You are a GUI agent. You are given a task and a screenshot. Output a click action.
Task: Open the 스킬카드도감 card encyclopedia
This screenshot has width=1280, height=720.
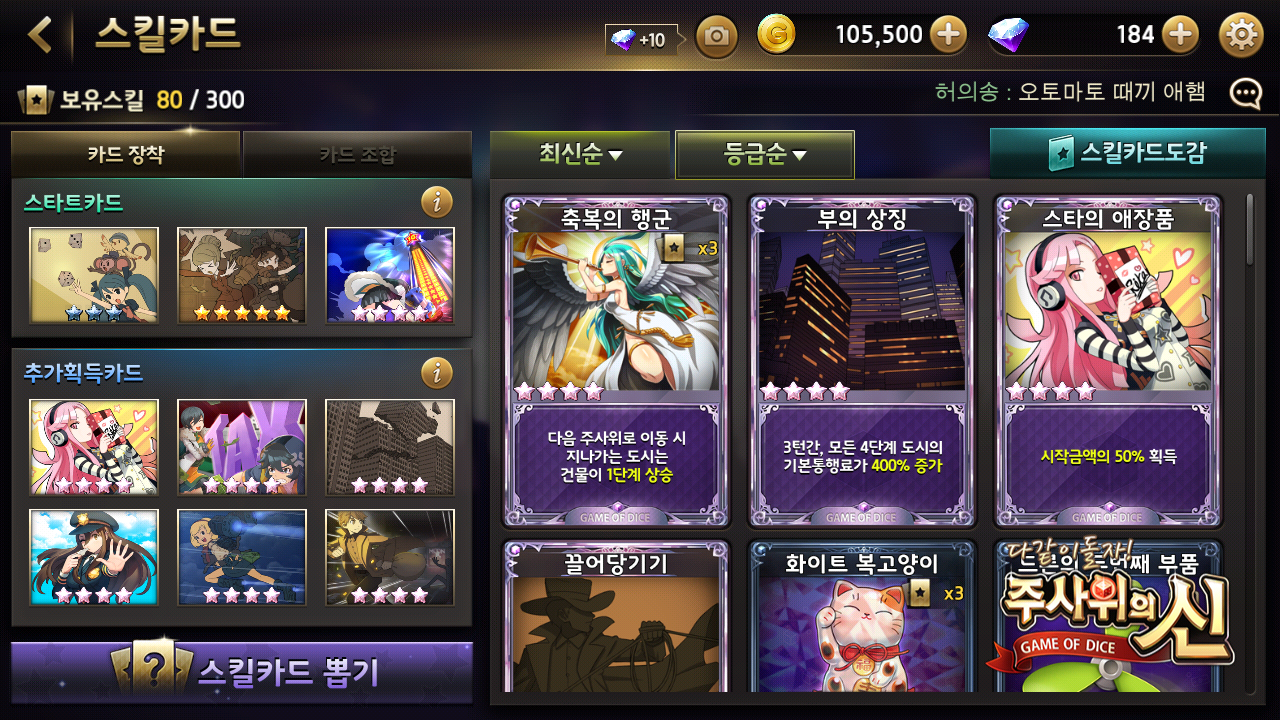pos(1127,153)
